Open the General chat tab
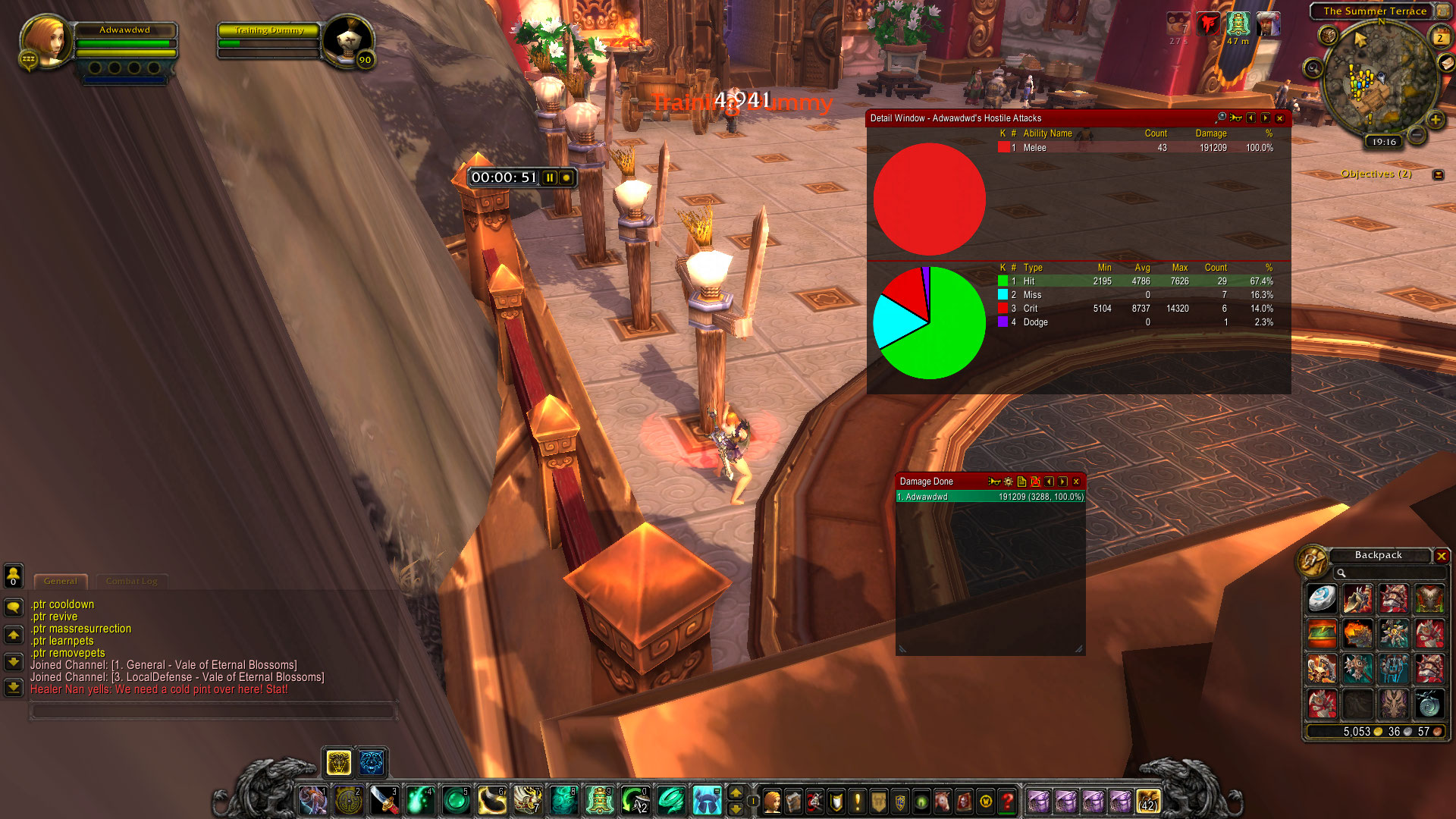1456x819 pixels. [x=61, y=582]
